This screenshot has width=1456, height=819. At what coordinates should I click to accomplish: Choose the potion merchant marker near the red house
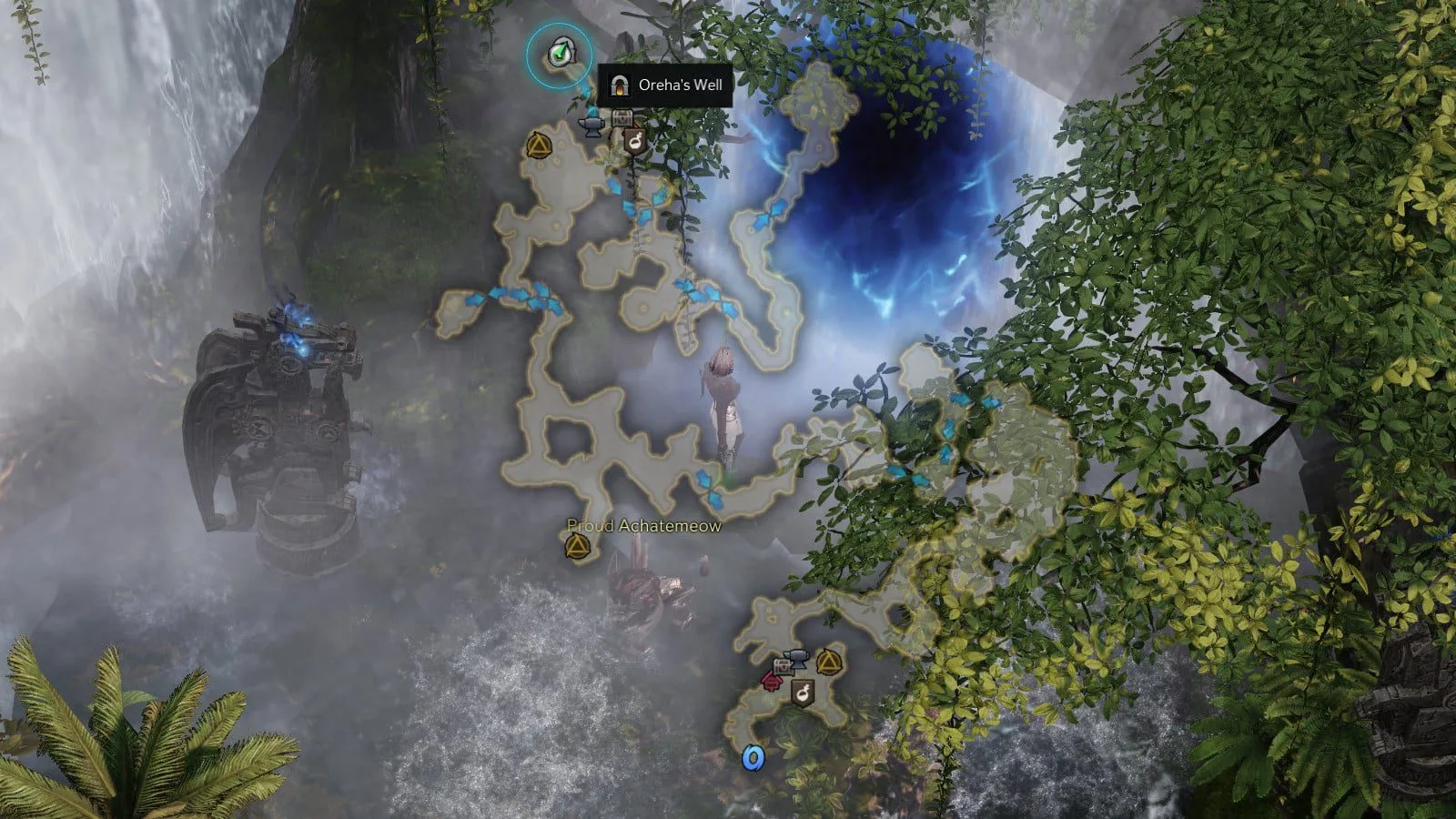point(802,693)
